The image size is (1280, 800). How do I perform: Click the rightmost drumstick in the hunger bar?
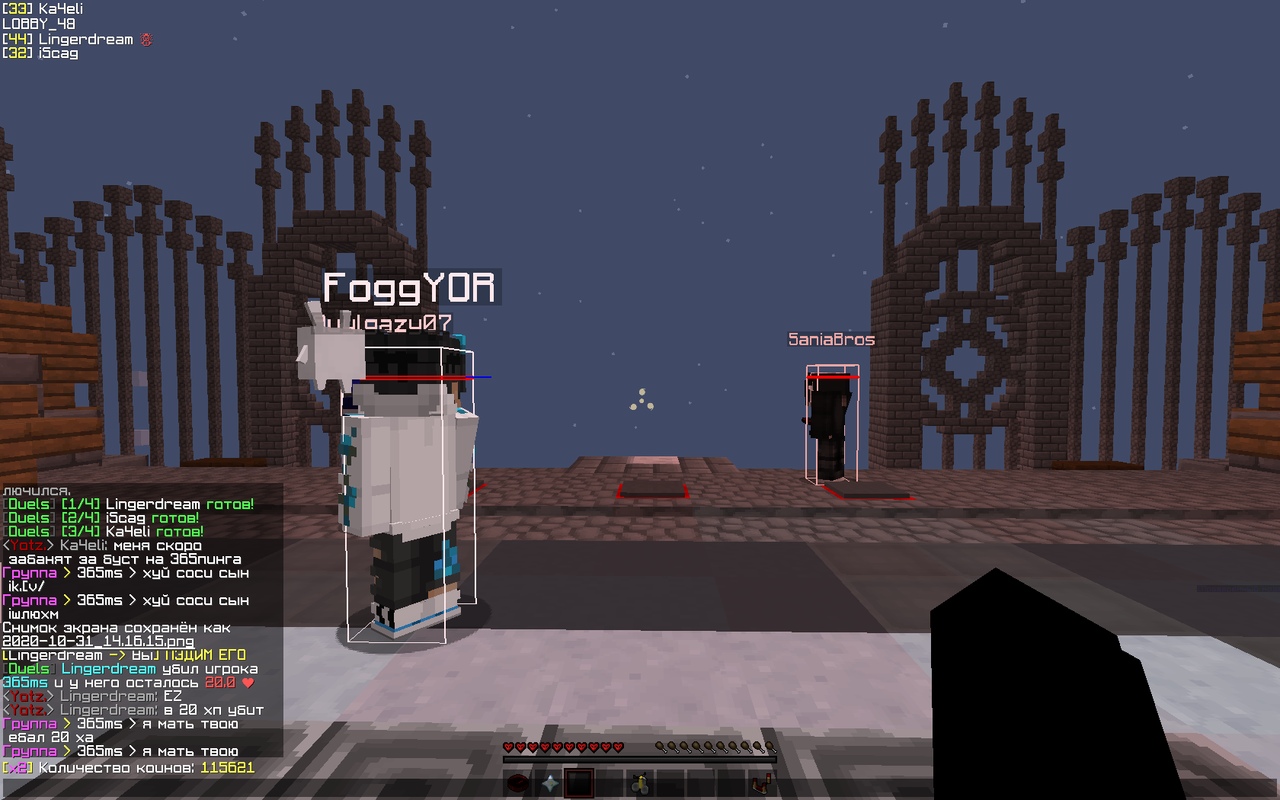coord(771,747)
